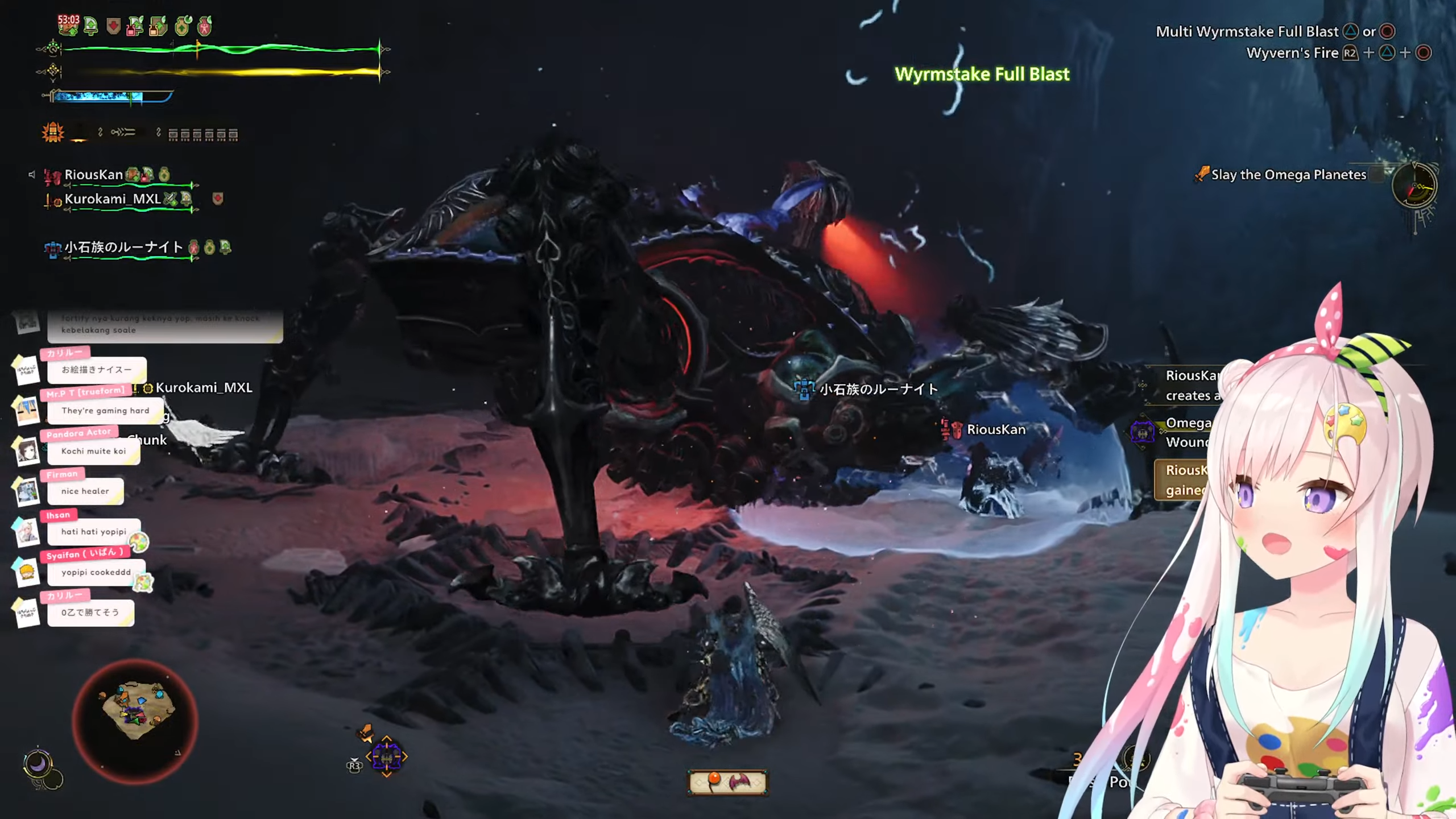1456x819 pixels.
Task: Select 小石族のルーナイト party member entry
Action: [123, 247]
